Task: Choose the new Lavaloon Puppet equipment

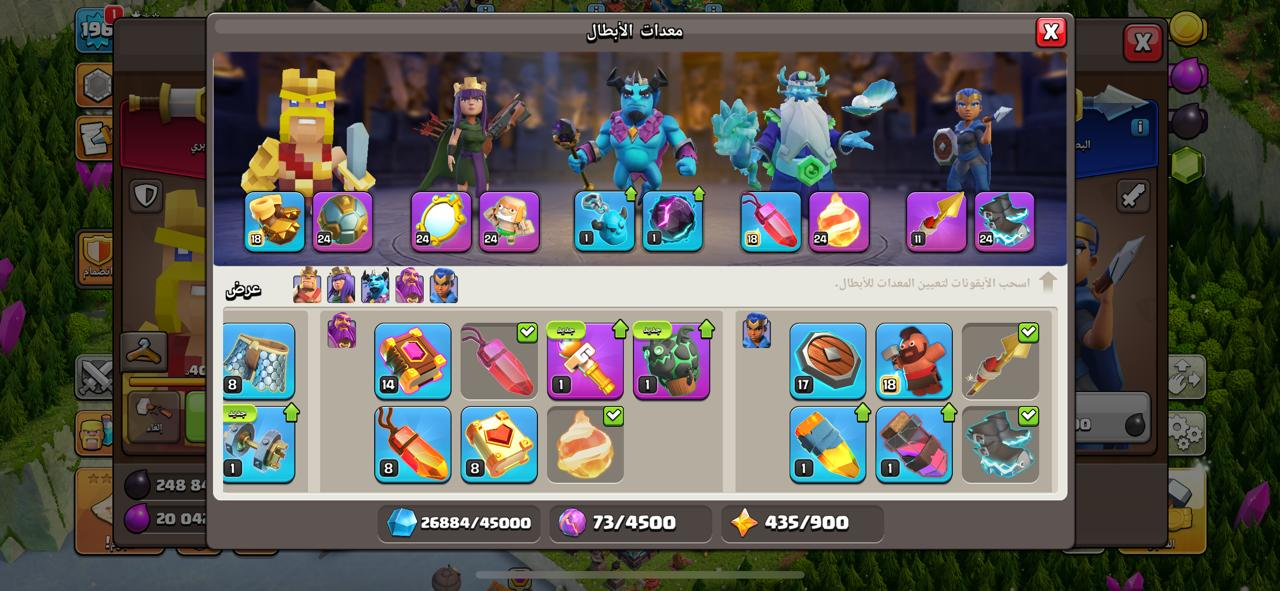Action: 671,361
